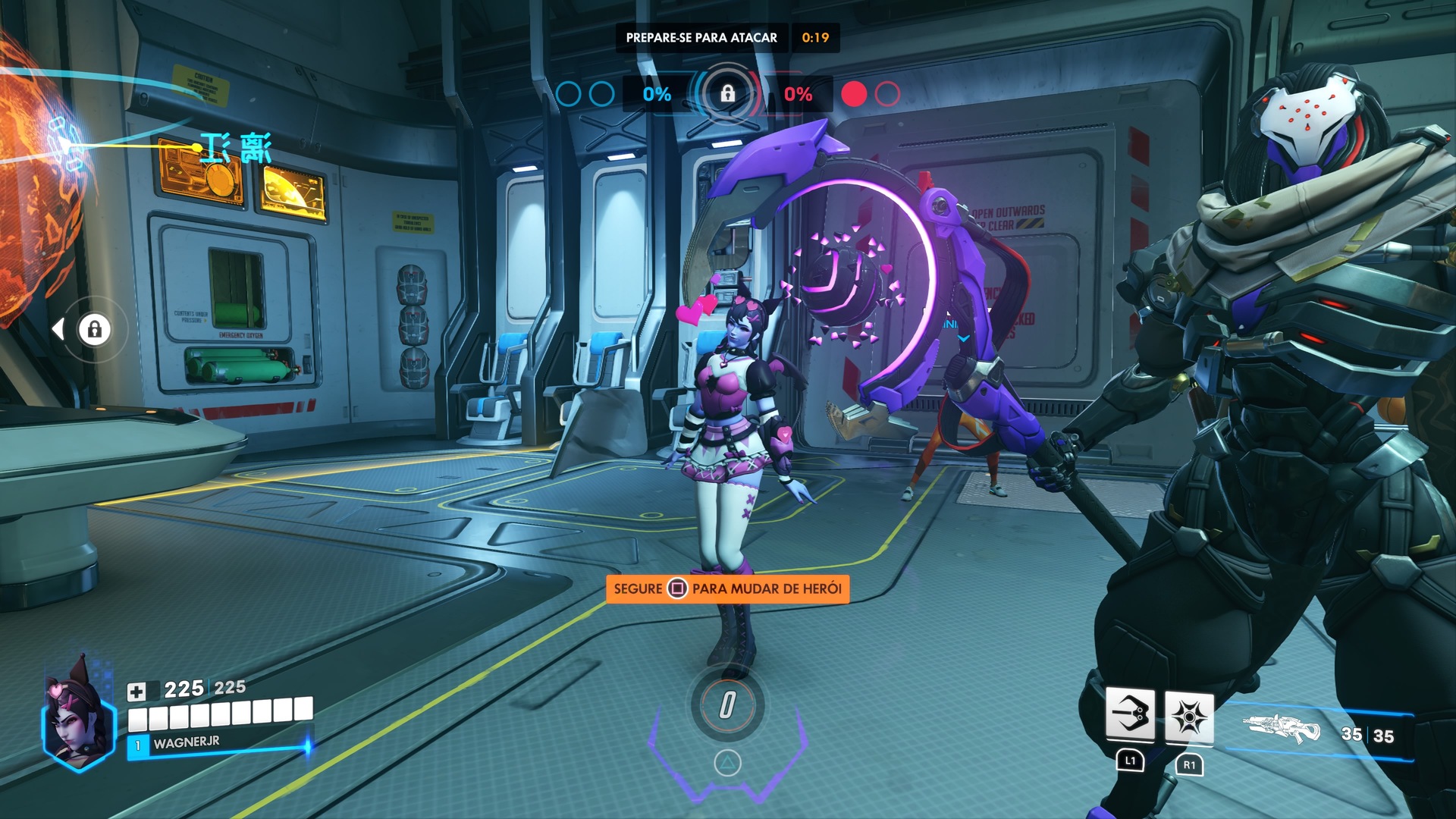Image resolution: width=1456 pixels, height=819 pixels.
Task: Activate the Venom Mine ability icon
Action: pyautogui.click(x=1188, y=717)
